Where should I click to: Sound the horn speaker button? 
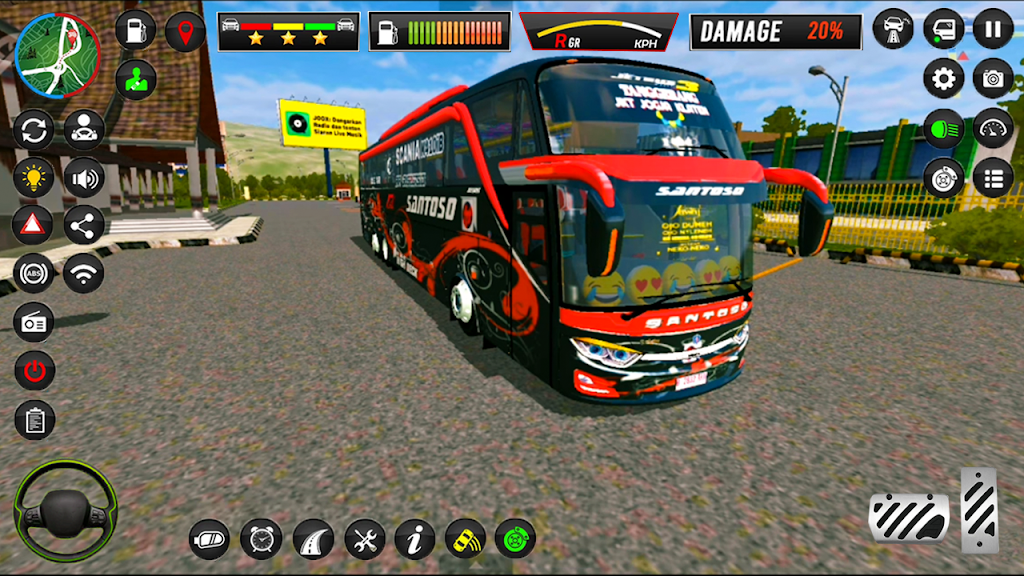point(84,179)
